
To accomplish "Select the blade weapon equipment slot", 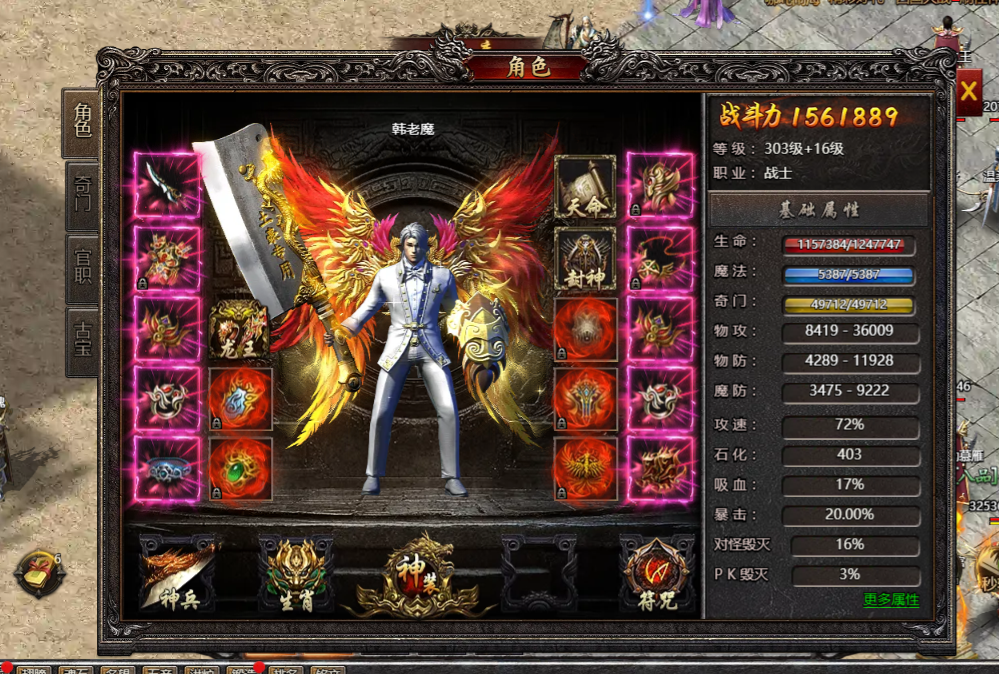I will coord(166,185).
